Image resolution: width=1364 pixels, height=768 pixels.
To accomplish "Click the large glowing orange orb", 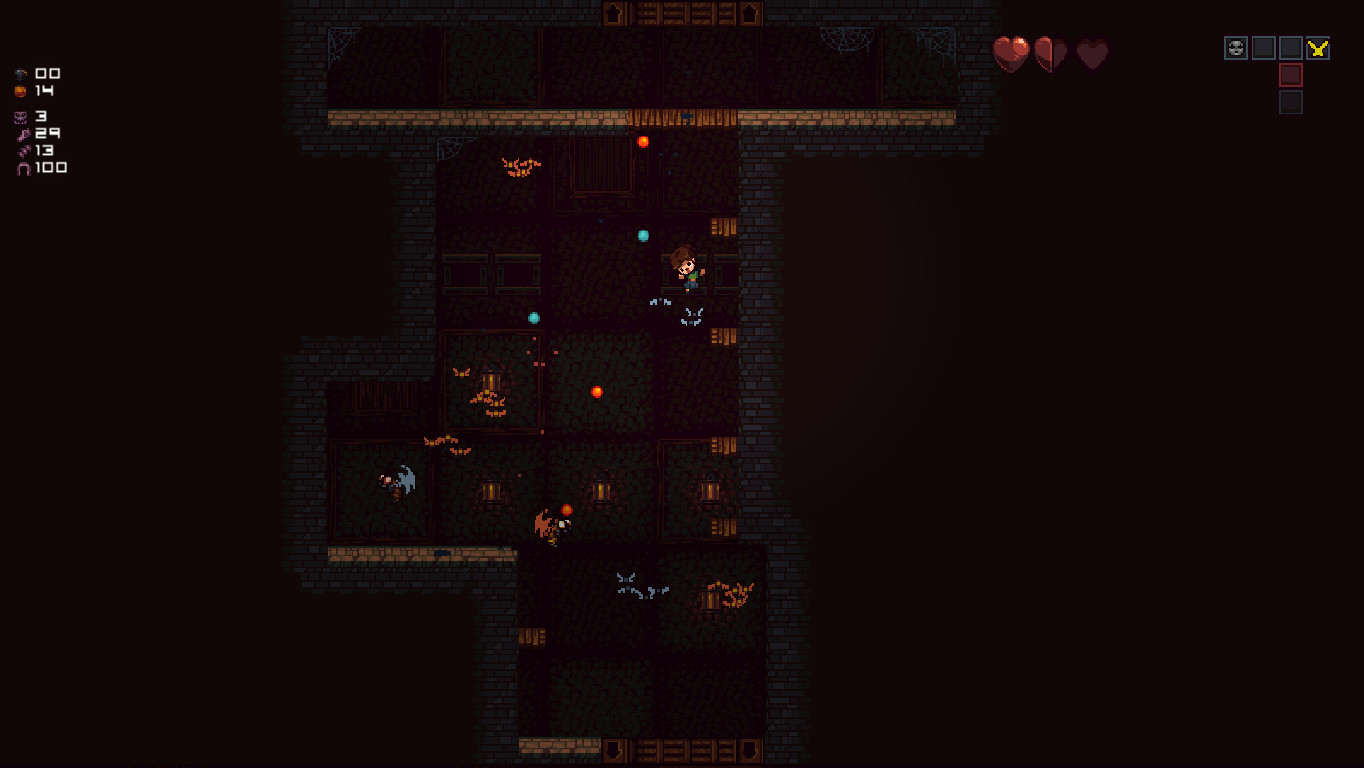I will (x=598, y=391).
